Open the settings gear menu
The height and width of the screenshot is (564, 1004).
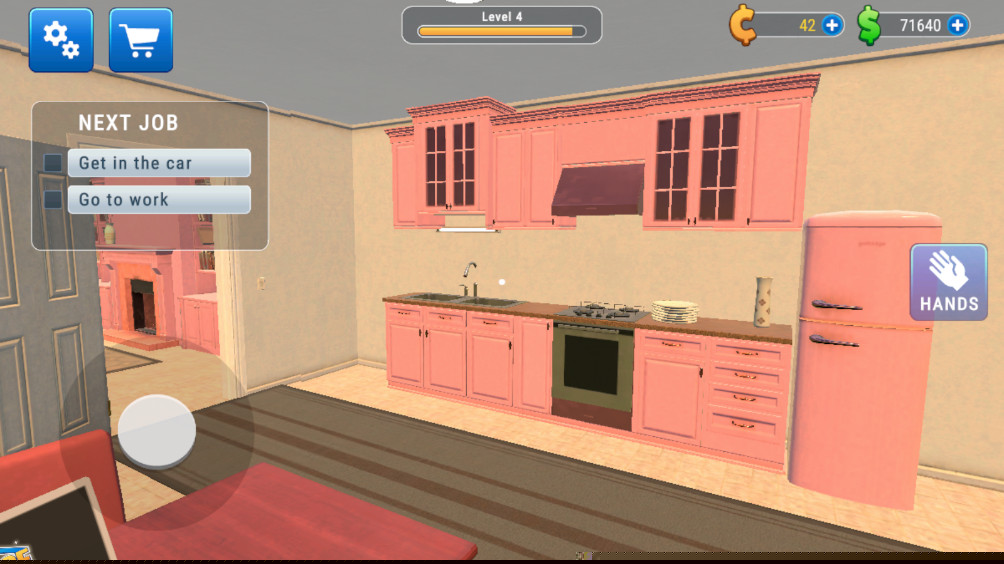click(61, 40)
